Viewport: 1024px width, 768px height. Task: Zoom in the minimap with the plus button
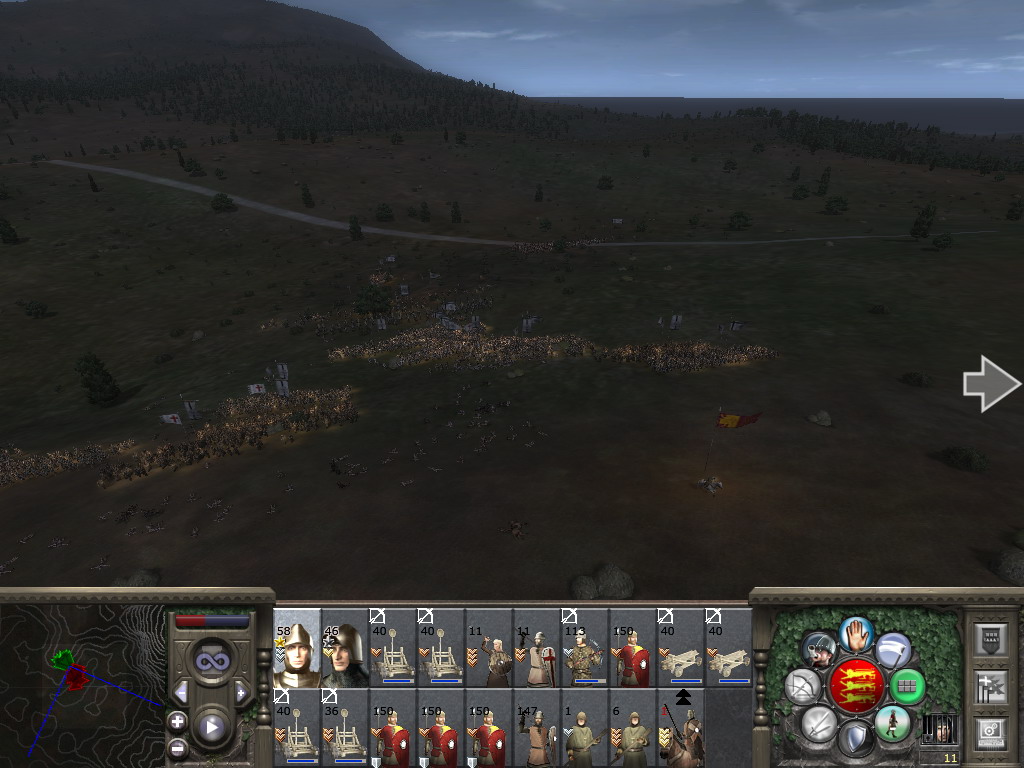click(177, 720)
